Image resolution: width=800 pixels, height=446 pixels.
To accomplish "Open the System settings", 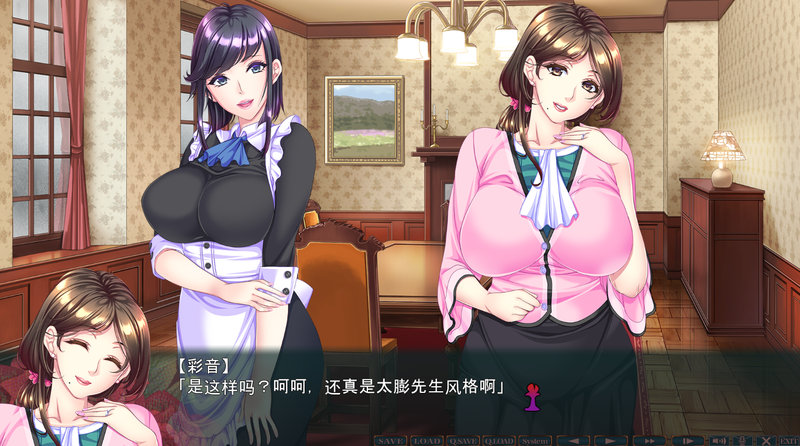I will pos(534,440).
